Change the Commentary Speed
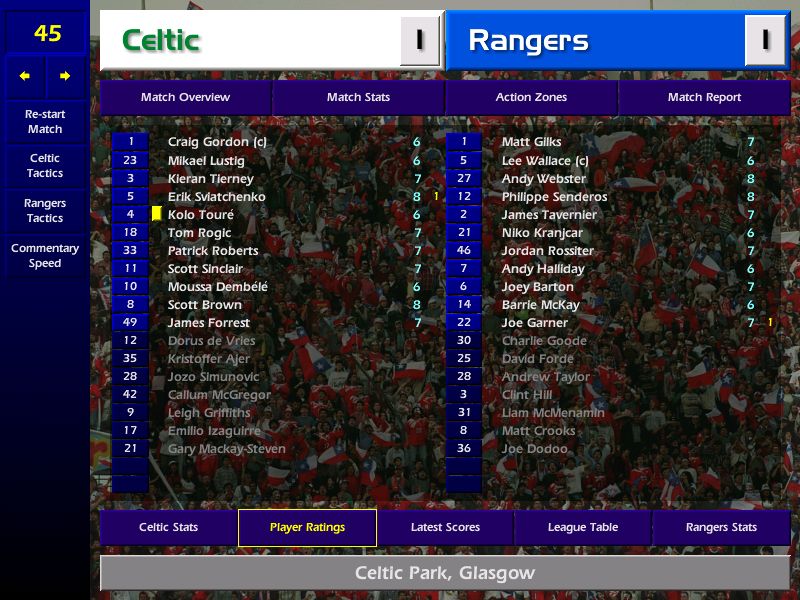 tap(45, 256)
